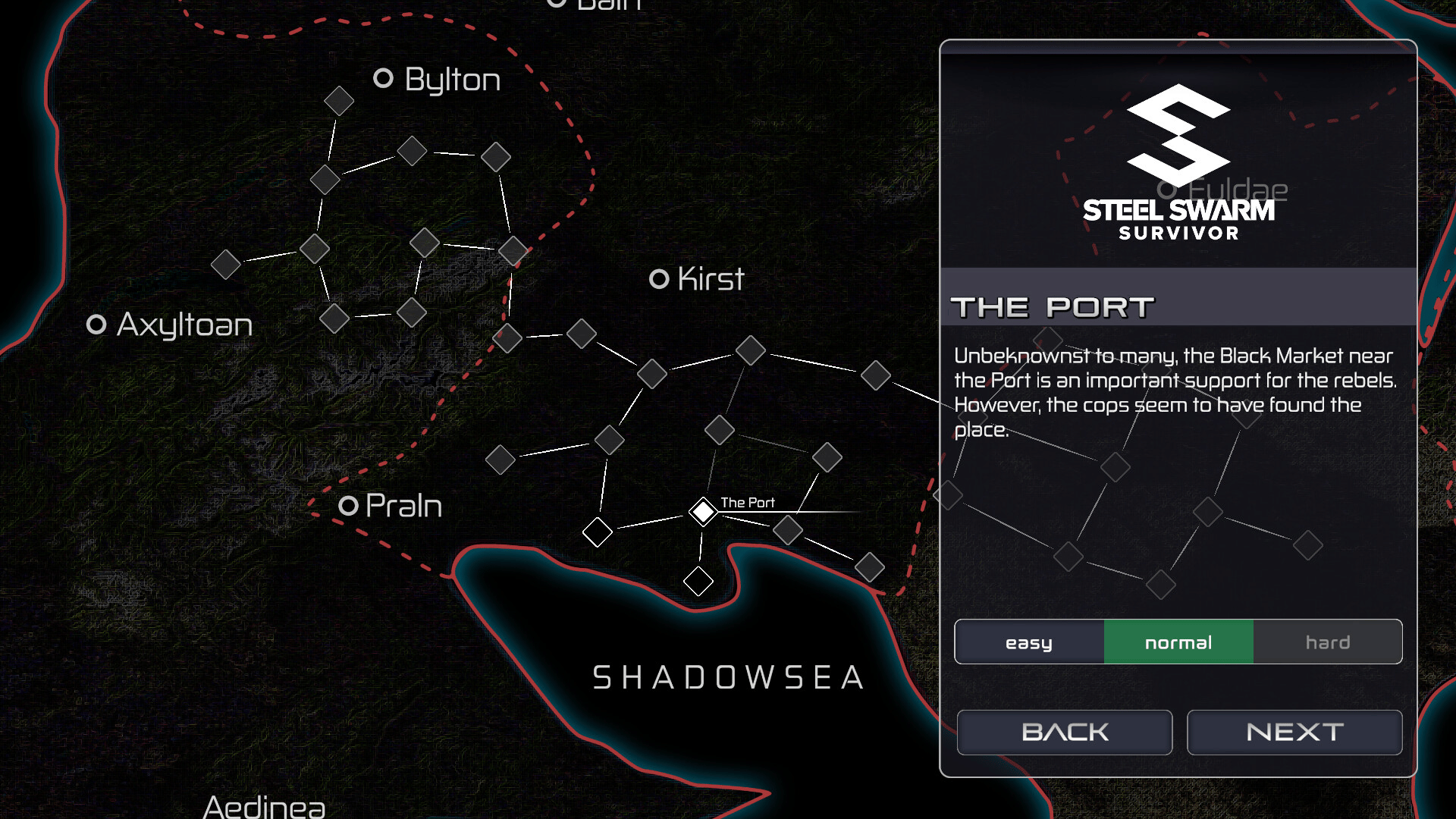Viewport: 1456px width, 819px height.
Task: Choose normal difficulty
Action: (1178, 642)
